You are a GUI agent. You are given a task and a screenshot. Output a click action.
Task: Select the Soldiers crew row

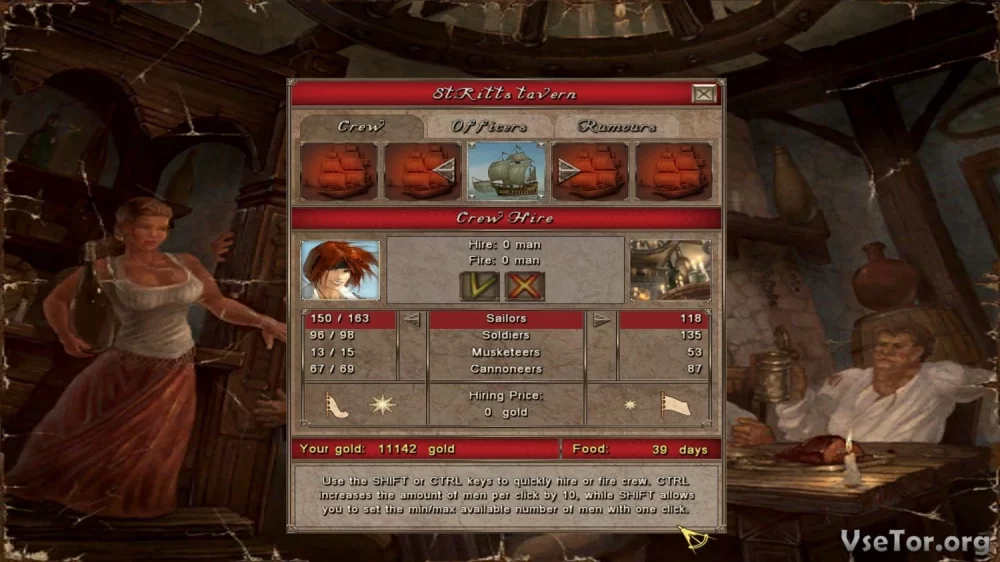505,335
